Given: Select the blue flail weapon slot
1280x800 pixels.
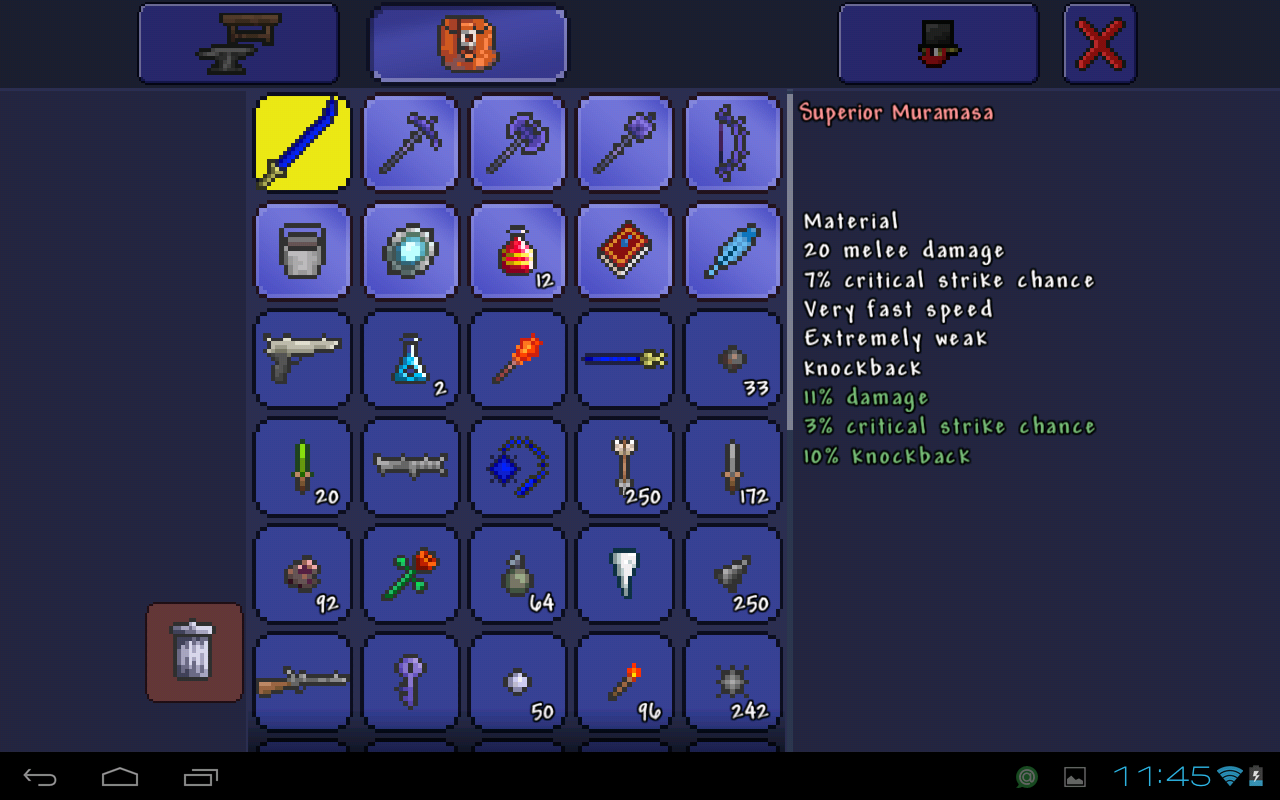Looking at the screenshot, I should coord(517,467).
